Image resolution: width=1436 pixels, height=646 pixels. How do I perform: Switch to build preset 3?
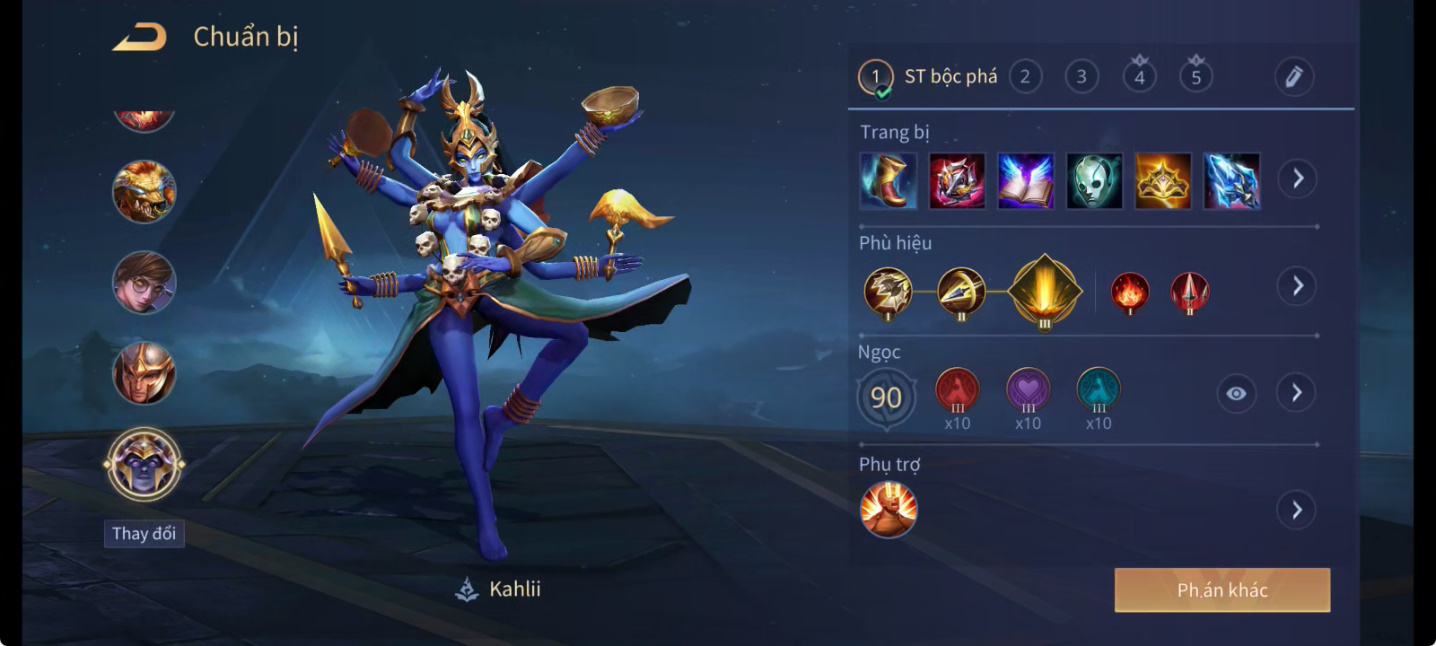pyautogui.click(x=1081, y=77)
